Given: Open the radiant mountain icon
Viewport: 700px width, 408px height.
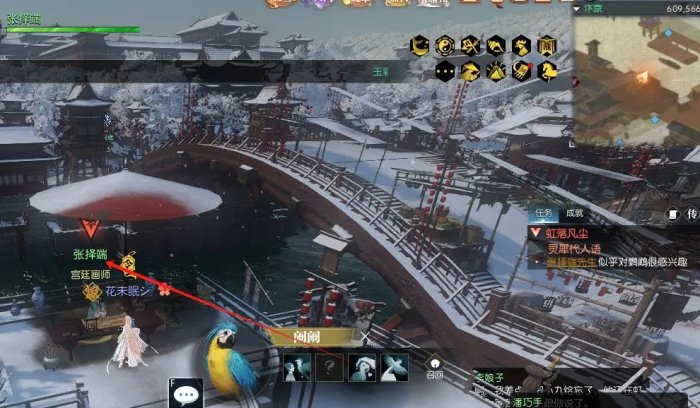Looking at the screenshot, I should 496,71.
